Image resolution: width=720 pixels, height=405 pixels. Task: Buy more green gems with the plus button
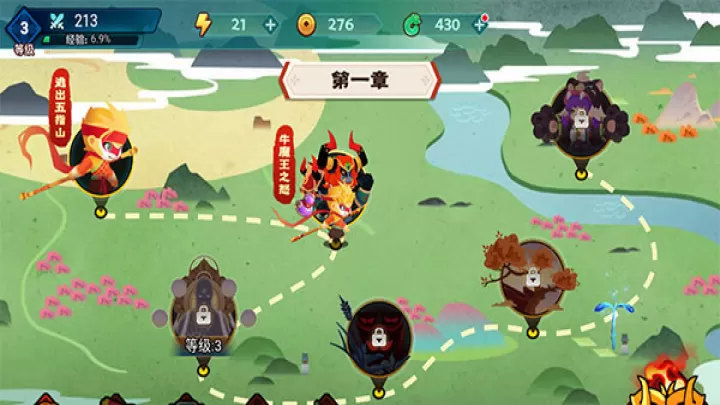479,24
